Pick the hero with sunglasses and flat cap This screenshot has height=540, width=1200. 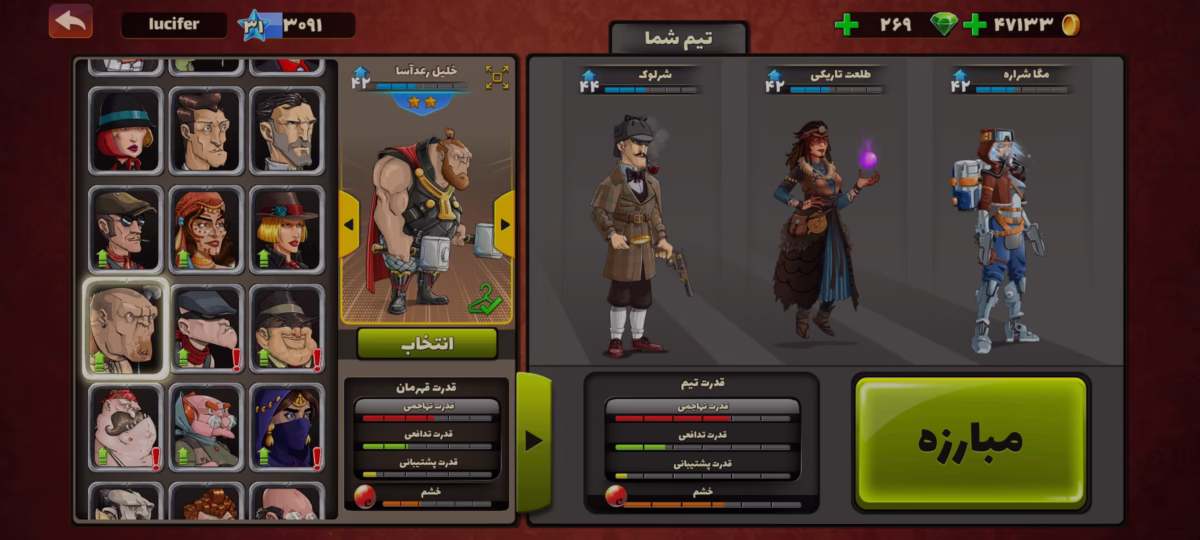(x=125, y=229)
